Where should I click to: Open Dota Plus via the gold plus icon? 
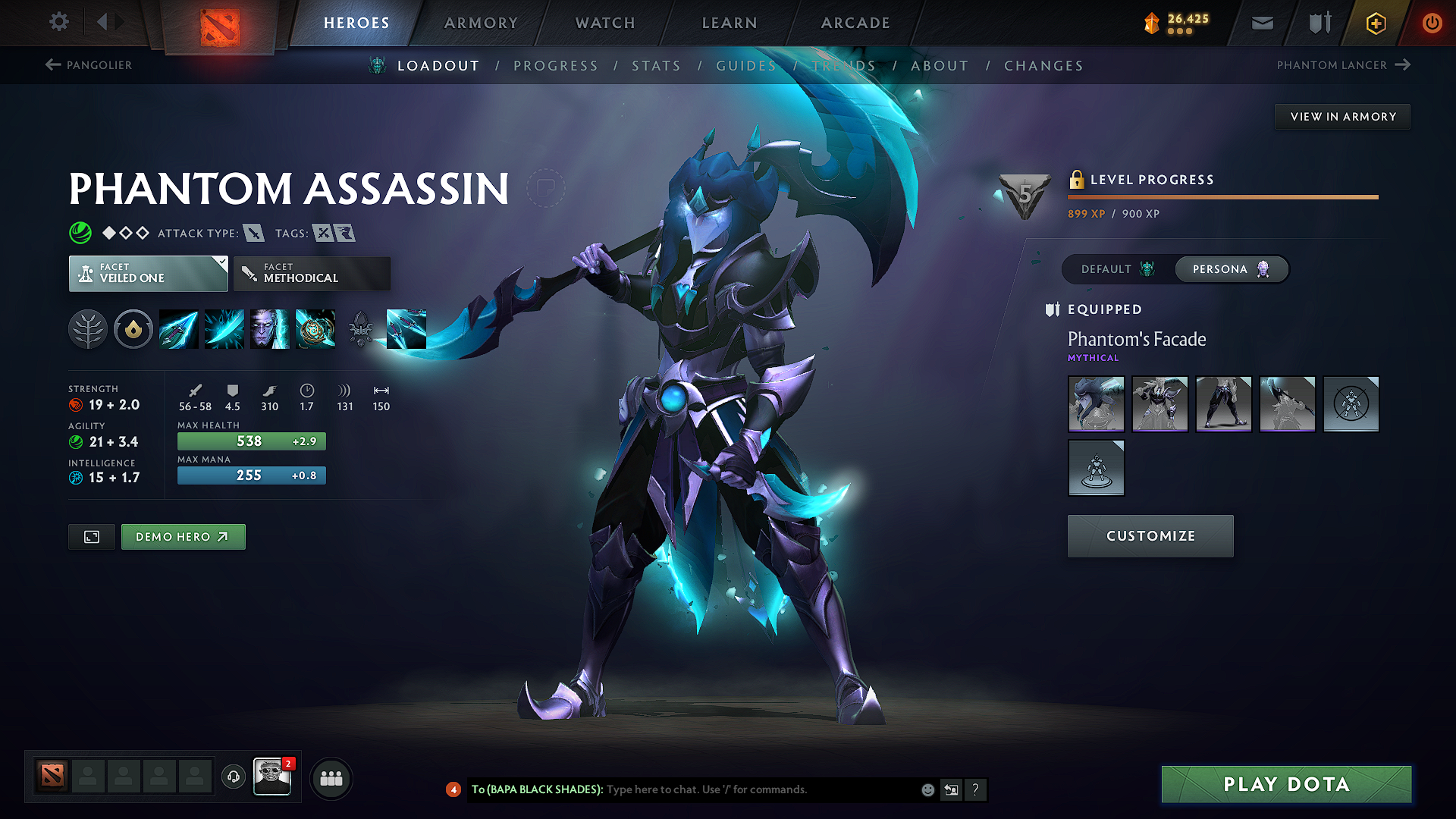pyautogui.click(x=1375, y=23)
